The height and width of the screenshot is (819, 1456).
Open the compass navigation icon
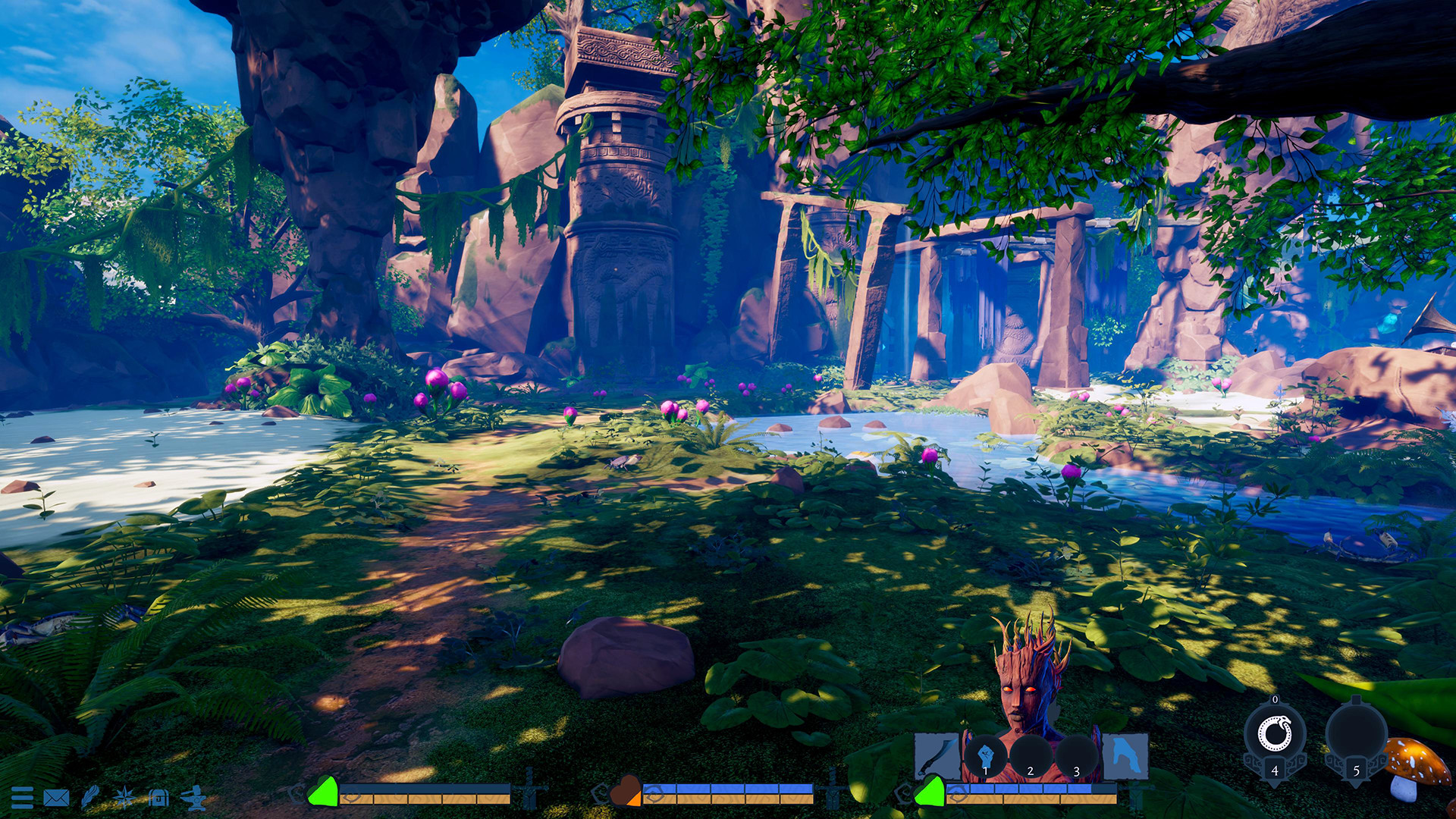pyautogui.click(x=124, y=797)
